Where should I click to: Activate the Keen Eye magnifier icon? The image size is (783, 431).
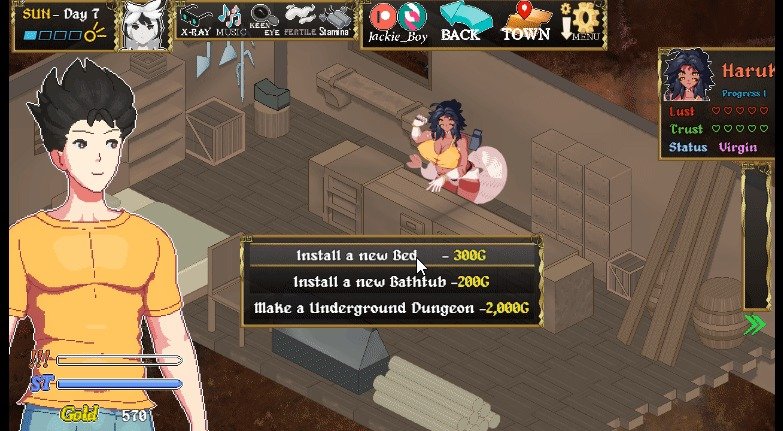(x=264, y=20)
